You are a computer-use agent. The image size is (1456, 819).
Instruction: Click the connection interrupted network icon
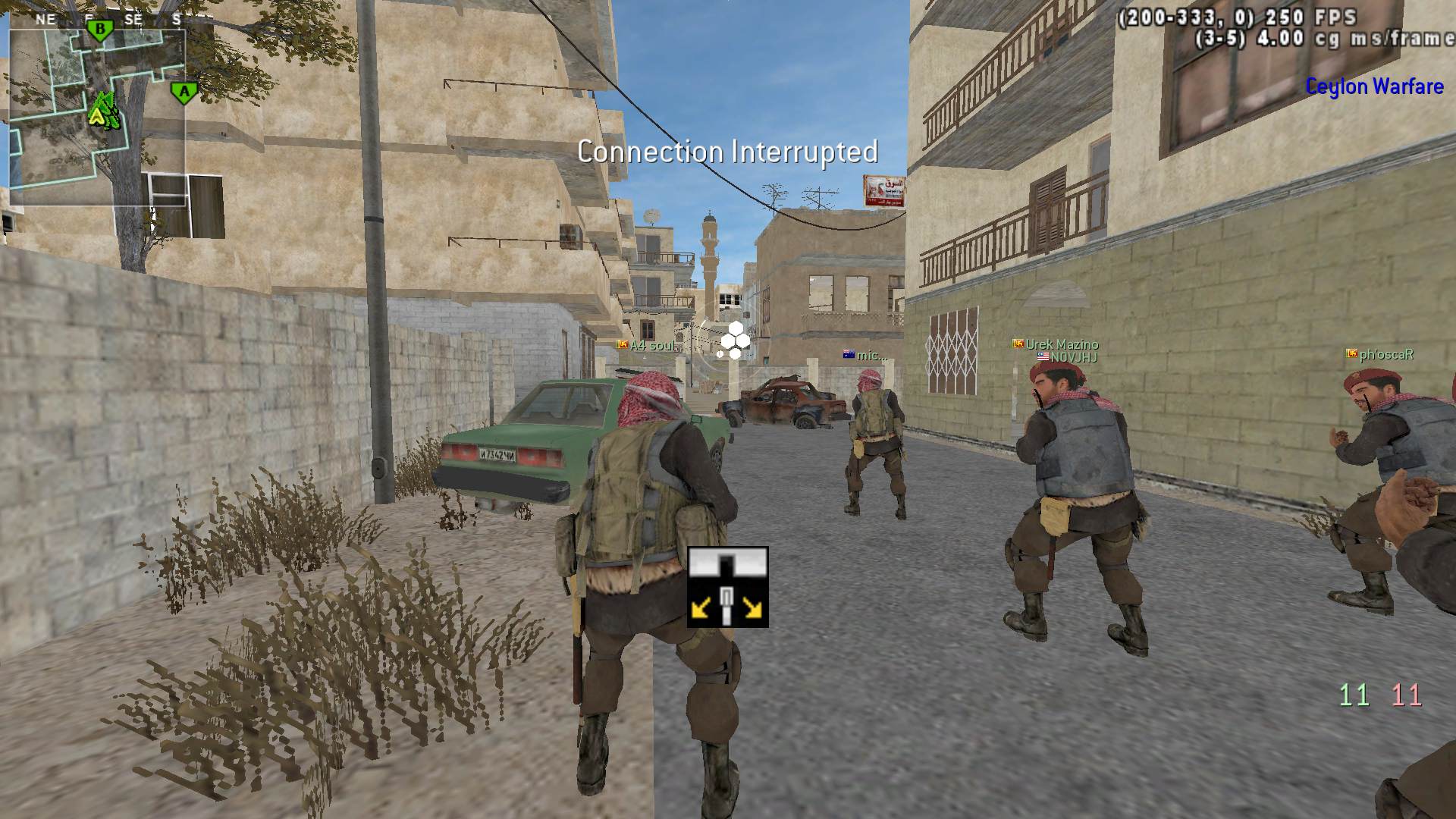click(x=727, y=586)
